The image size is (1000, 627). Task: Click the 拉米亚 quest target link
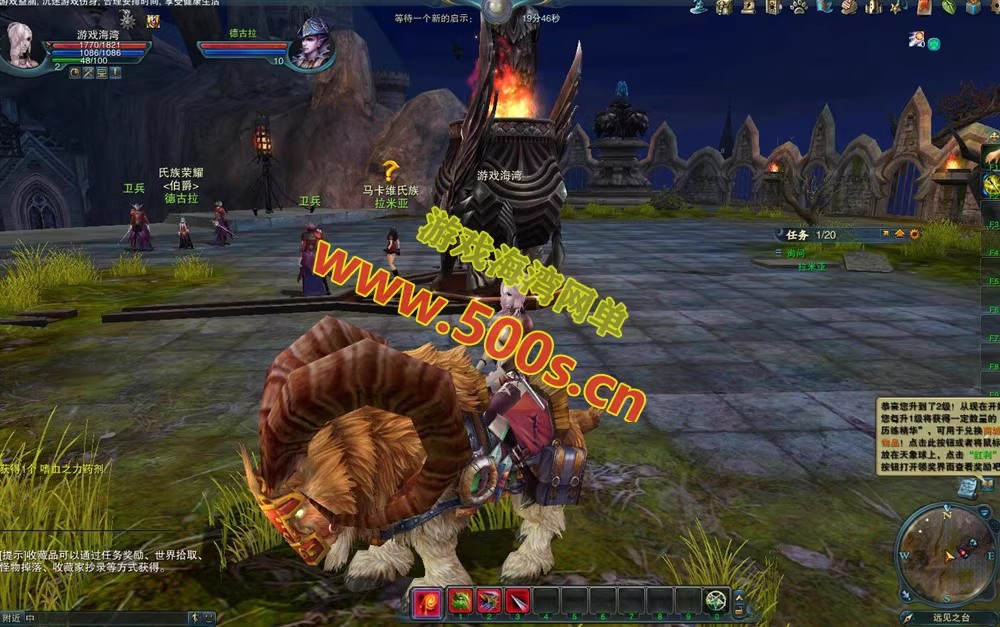coord(811,267)
